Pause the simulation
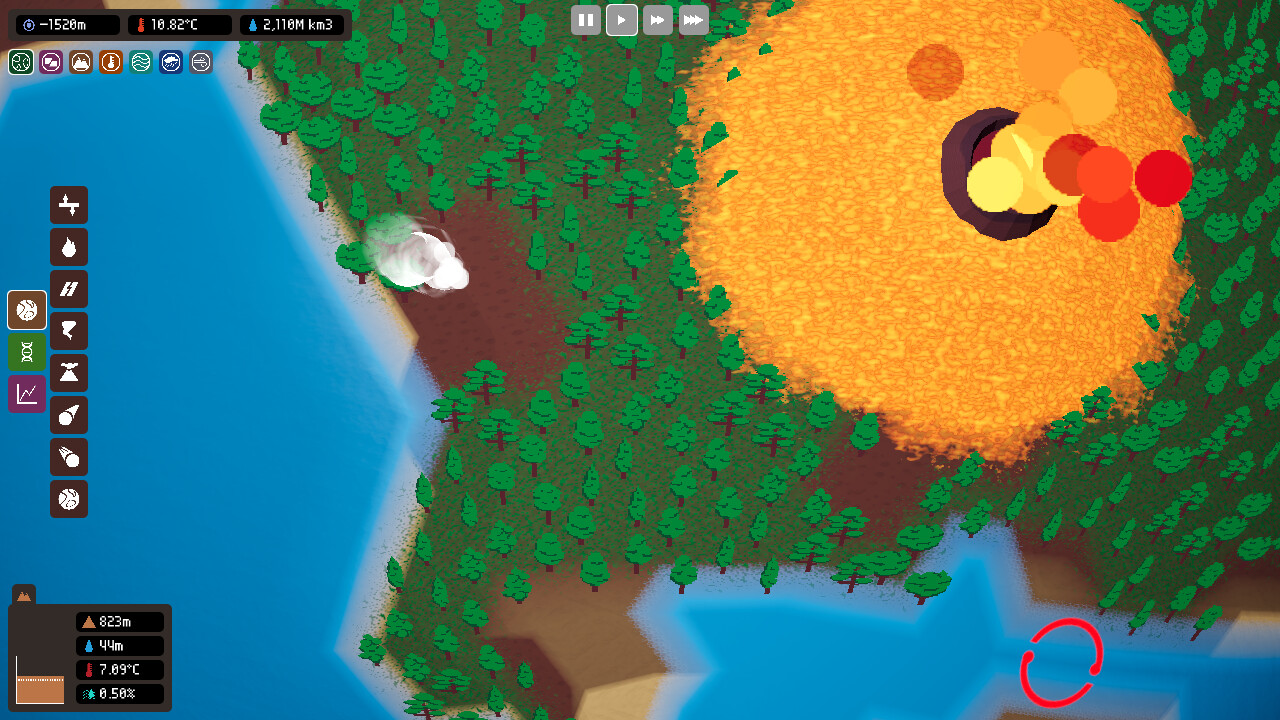Viewport: 1280px width, 720px height. (x=586, y=20)
